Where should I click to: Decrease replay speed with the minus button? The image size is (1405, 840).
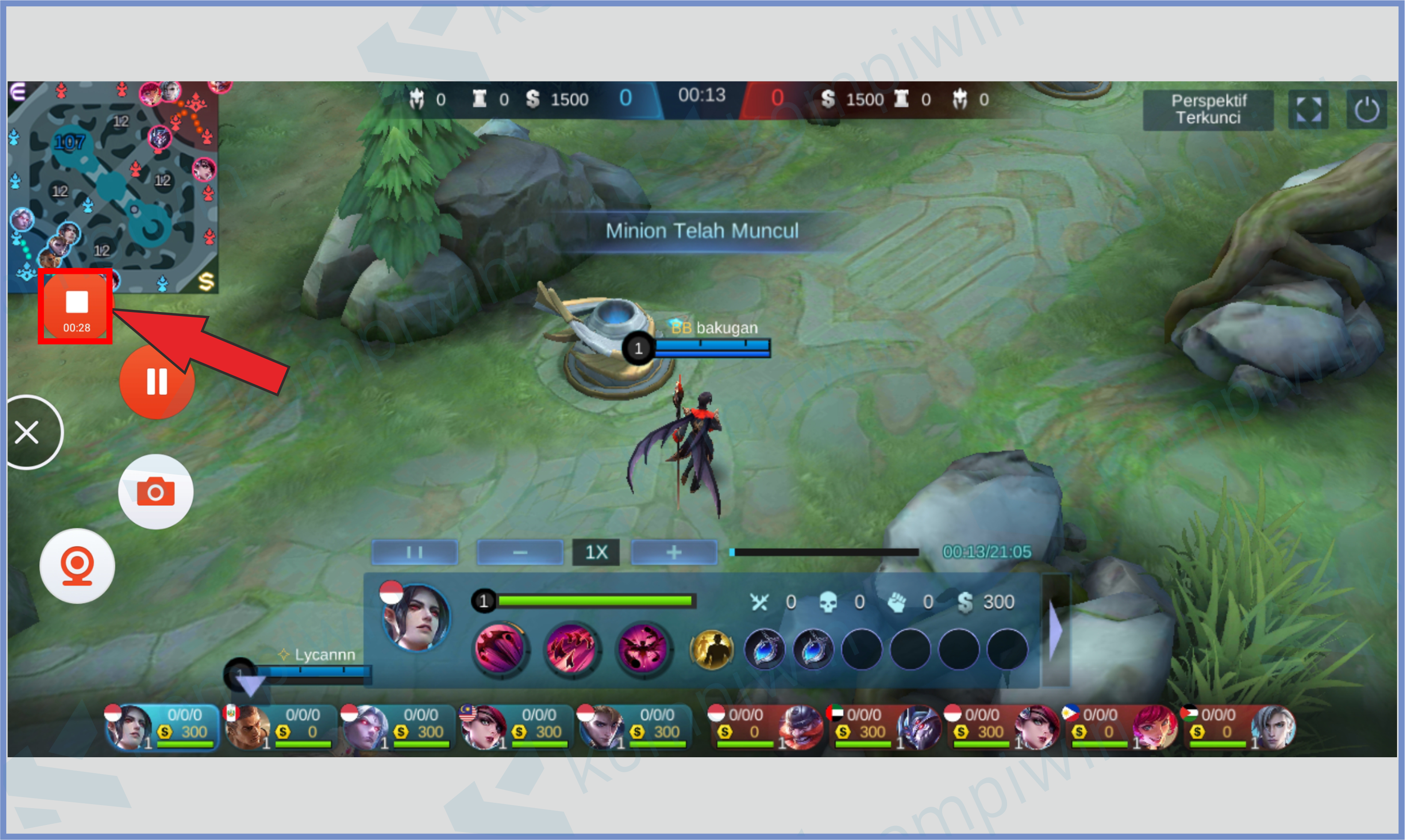click(x=520, y=552)
